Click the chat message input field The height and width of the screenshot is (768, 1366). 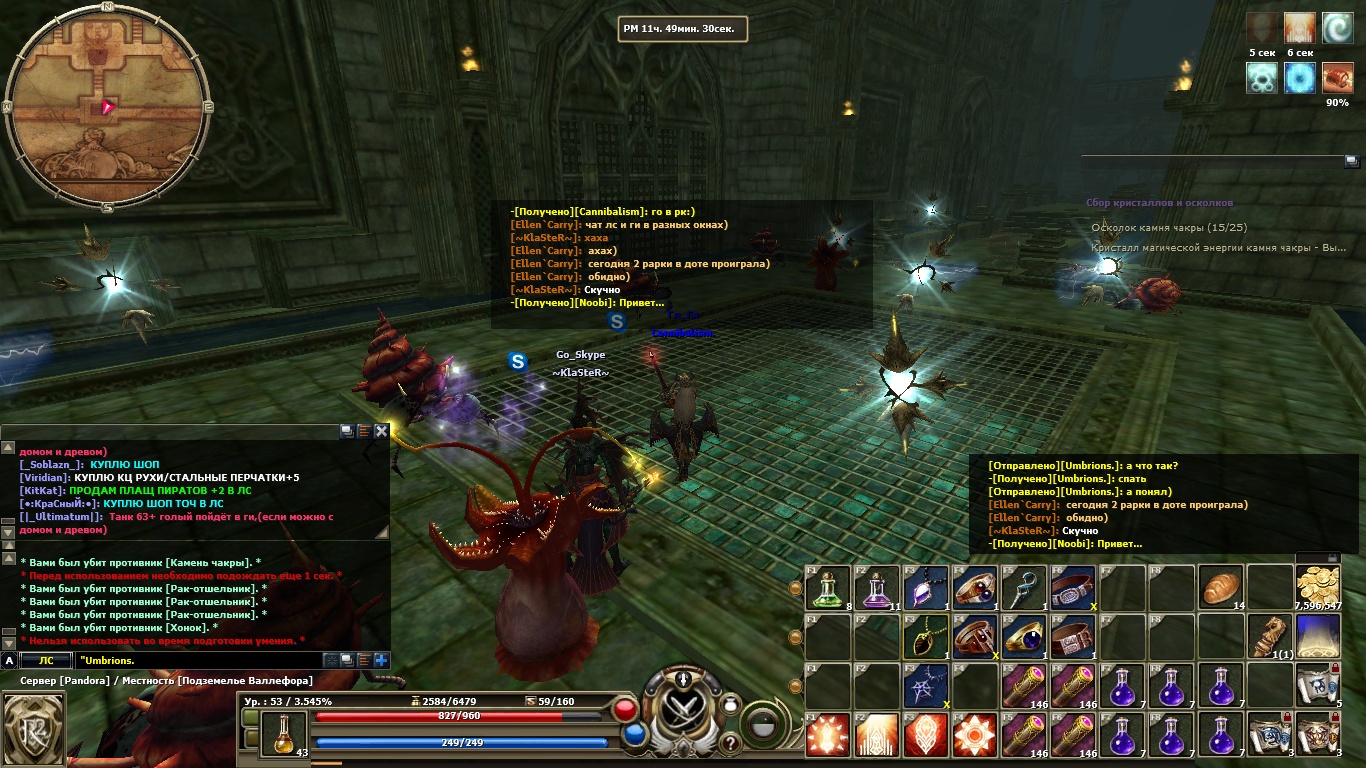195,660
